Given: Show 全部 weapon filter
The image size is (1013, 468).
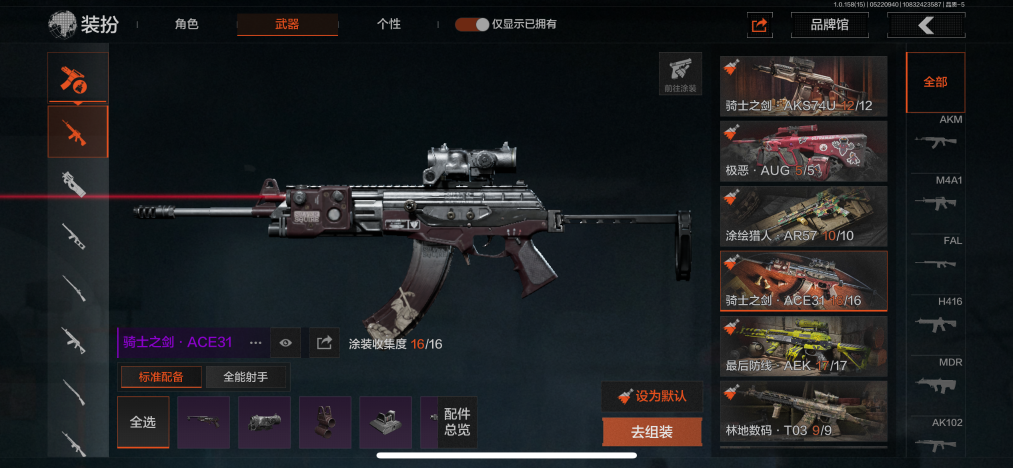Looking at the screenshot, I should click(x=935, y=82).
